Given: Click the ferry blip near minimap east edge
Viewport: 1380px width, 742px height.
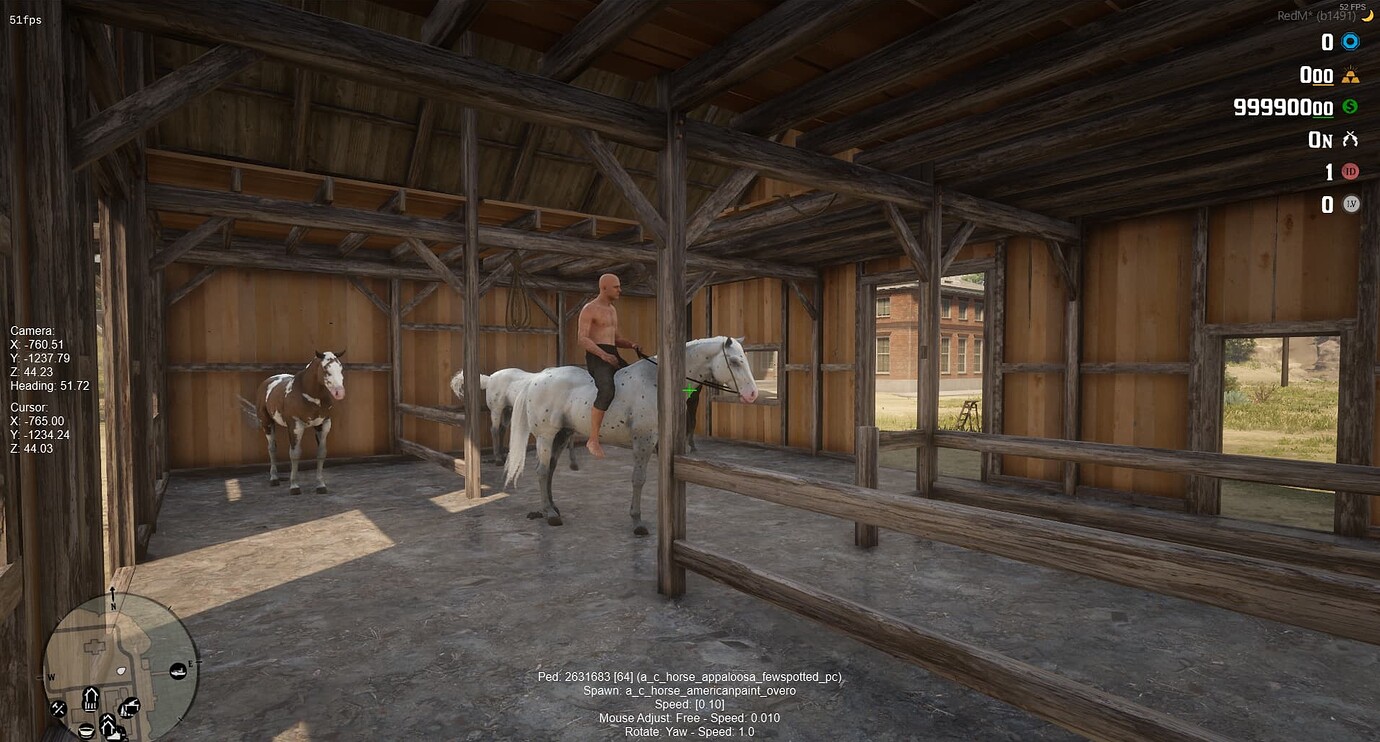Looking at the screenshot, I should tap(178, 671).
